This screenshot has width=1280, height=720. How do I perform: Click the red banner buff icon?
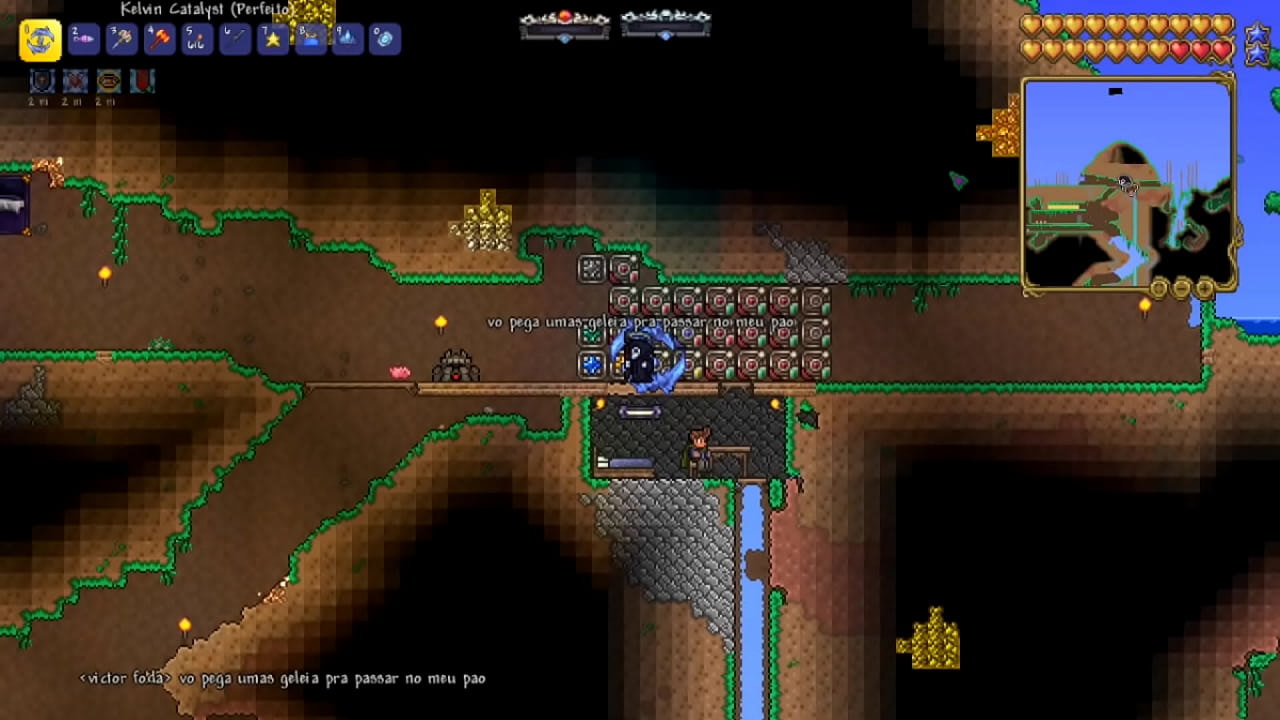(142, 82)
